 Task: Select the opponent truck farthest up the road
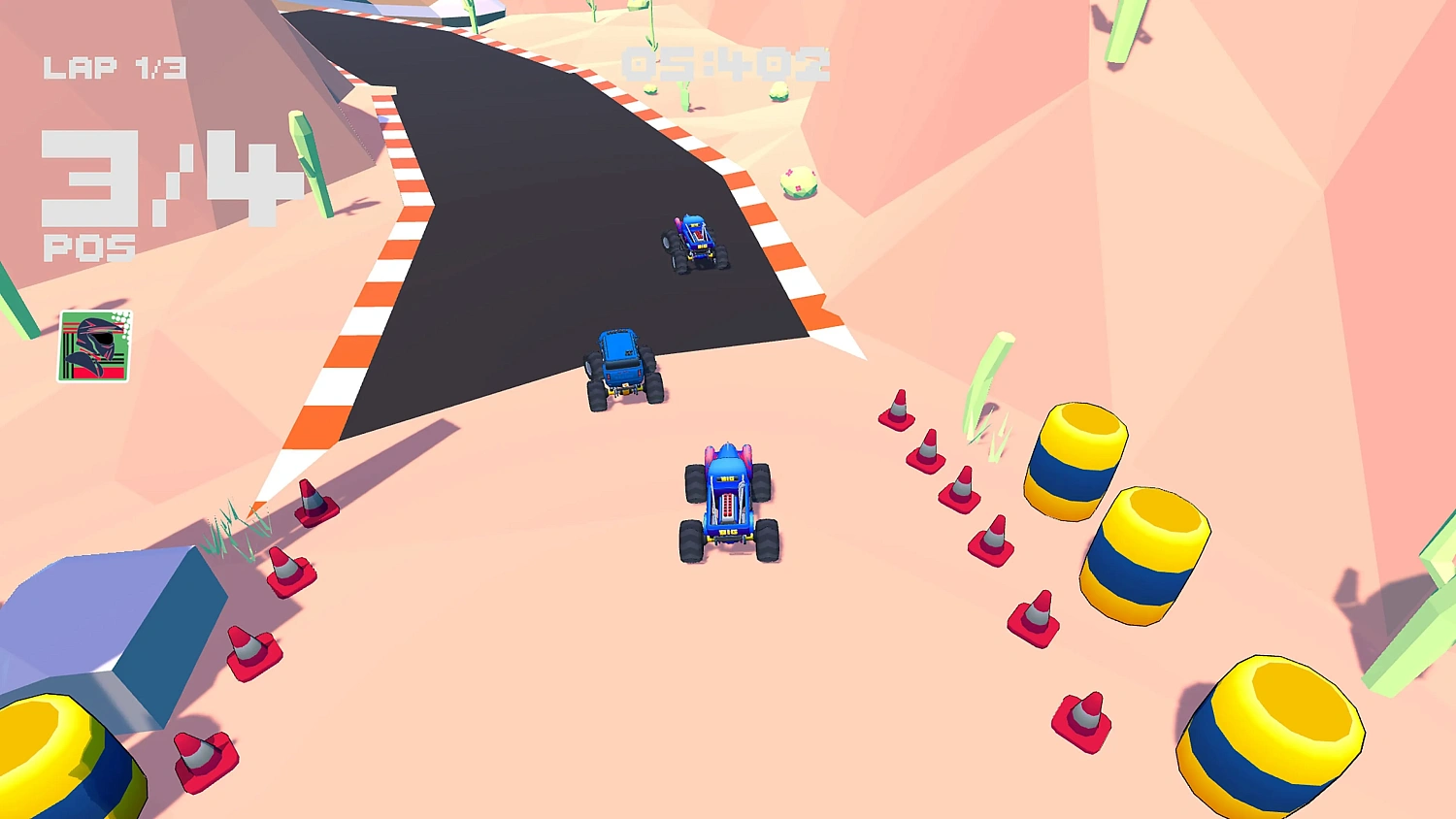click(697, 241)
